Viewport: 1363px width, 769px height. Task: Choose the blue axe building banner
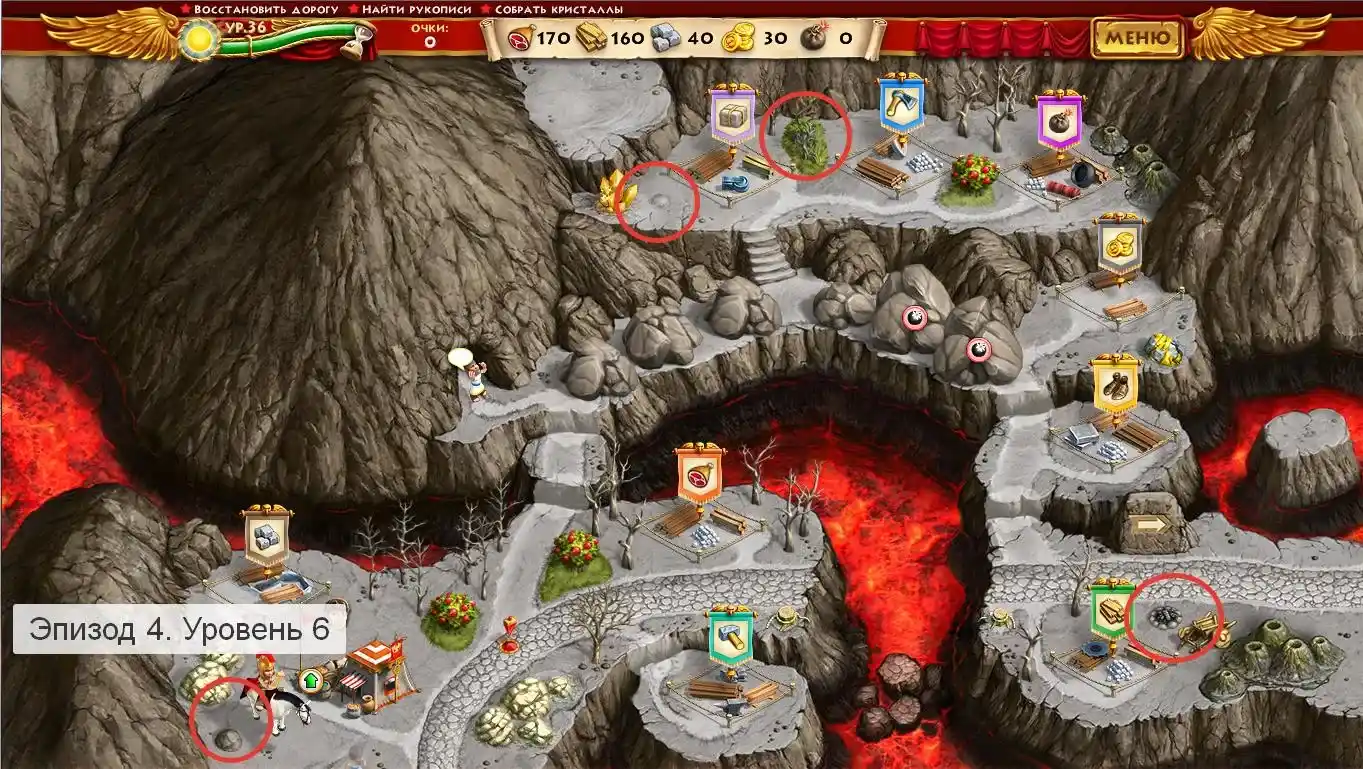click(901, 106)
